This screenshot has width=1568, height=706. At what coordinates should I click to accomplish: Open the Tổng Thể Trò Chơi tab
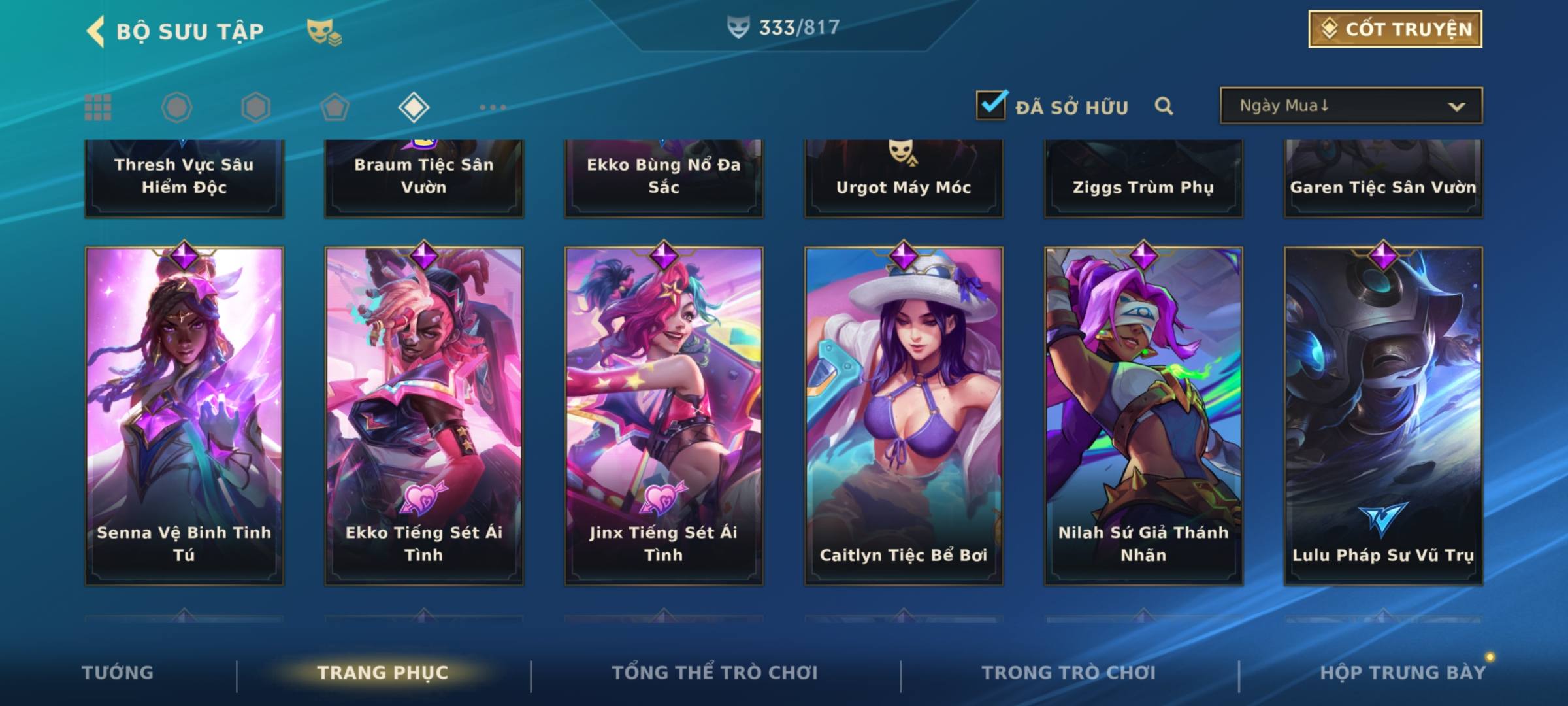715,673
